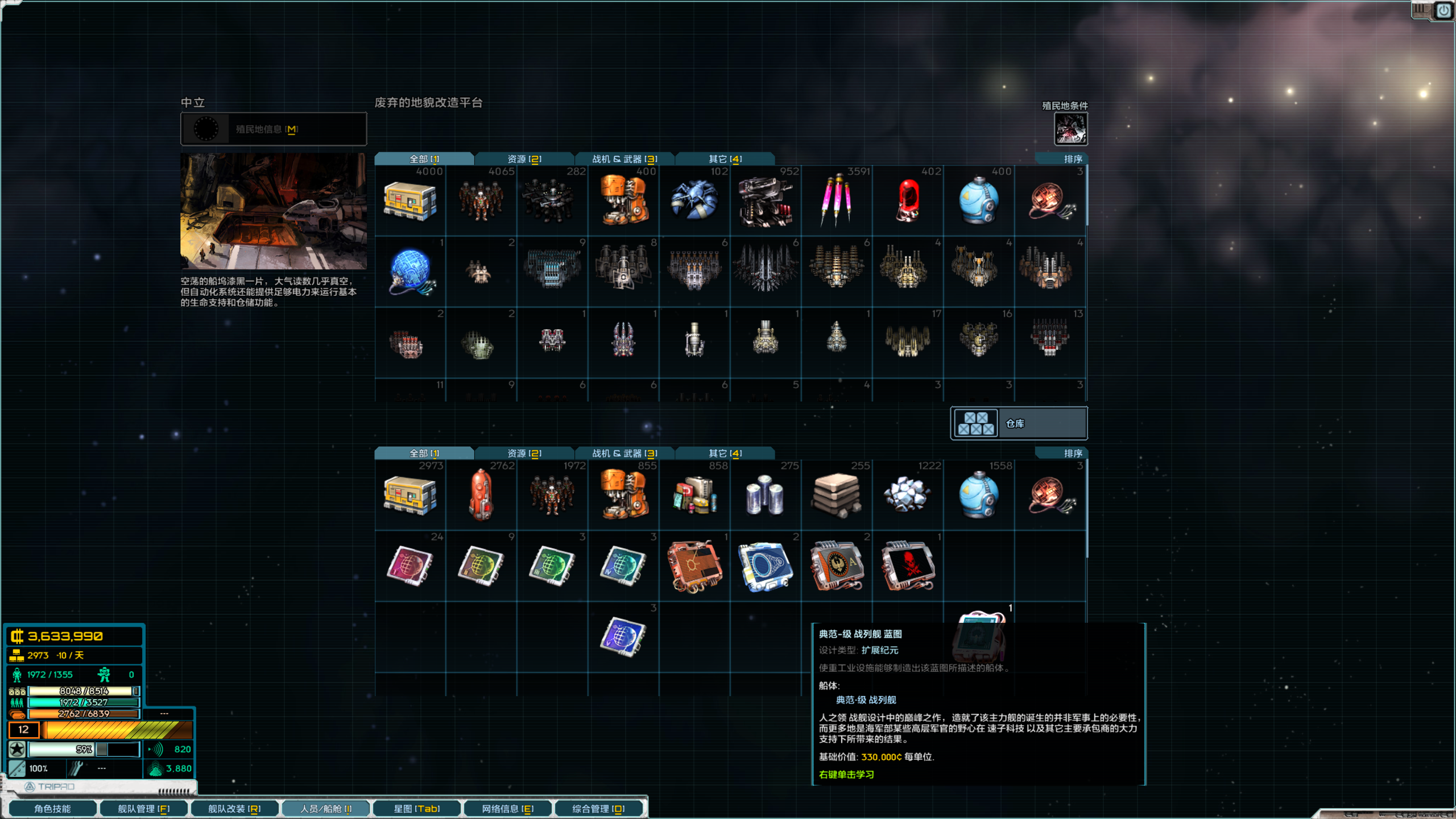The width and height of the screenshot is (1456, 819).
Task: Click the red pirate blueprint package icon
Action: [907, 566]
